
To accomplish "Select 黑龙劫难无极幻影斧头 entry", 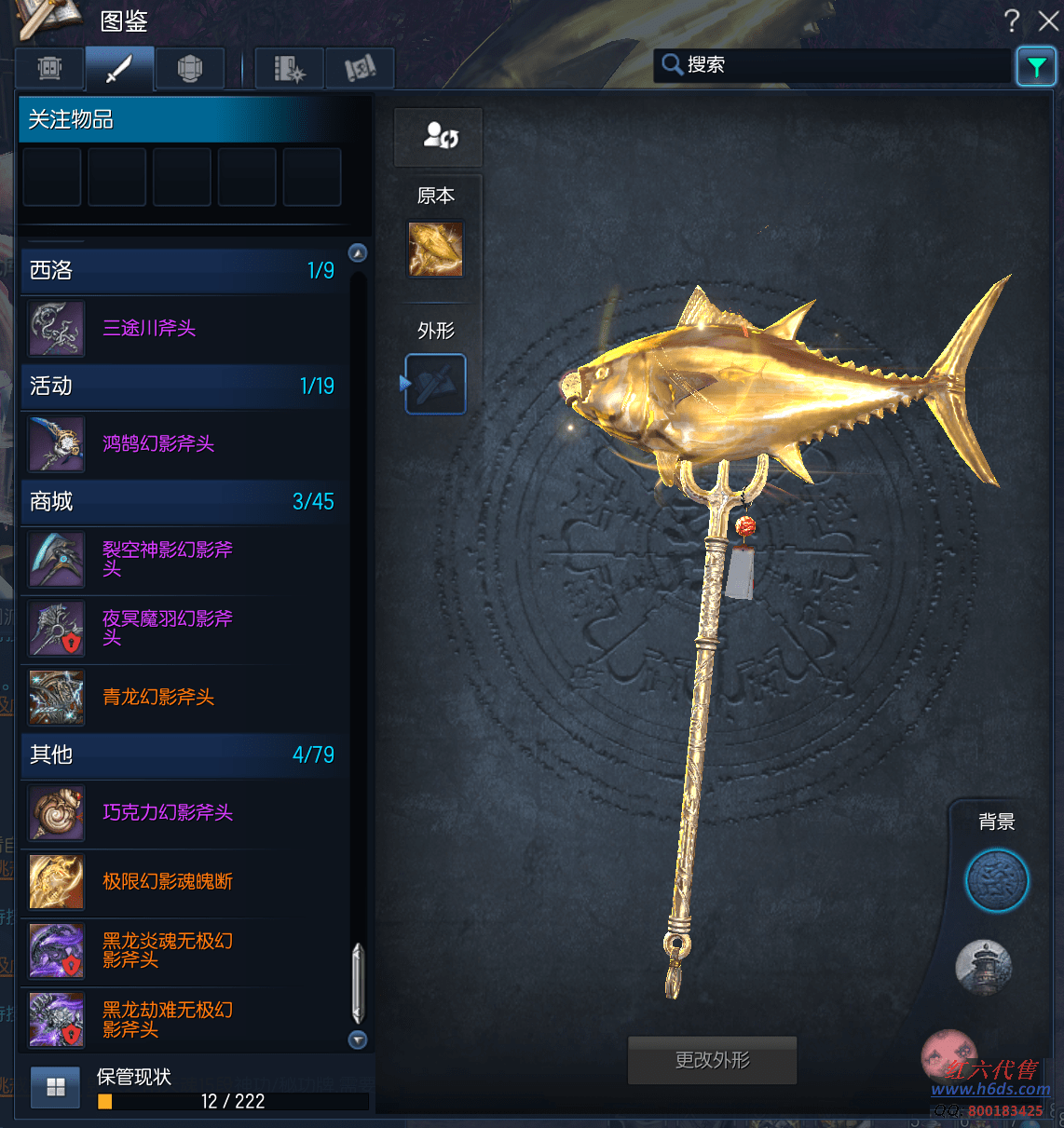I will pyautogui.click(x=168, y=1019).
